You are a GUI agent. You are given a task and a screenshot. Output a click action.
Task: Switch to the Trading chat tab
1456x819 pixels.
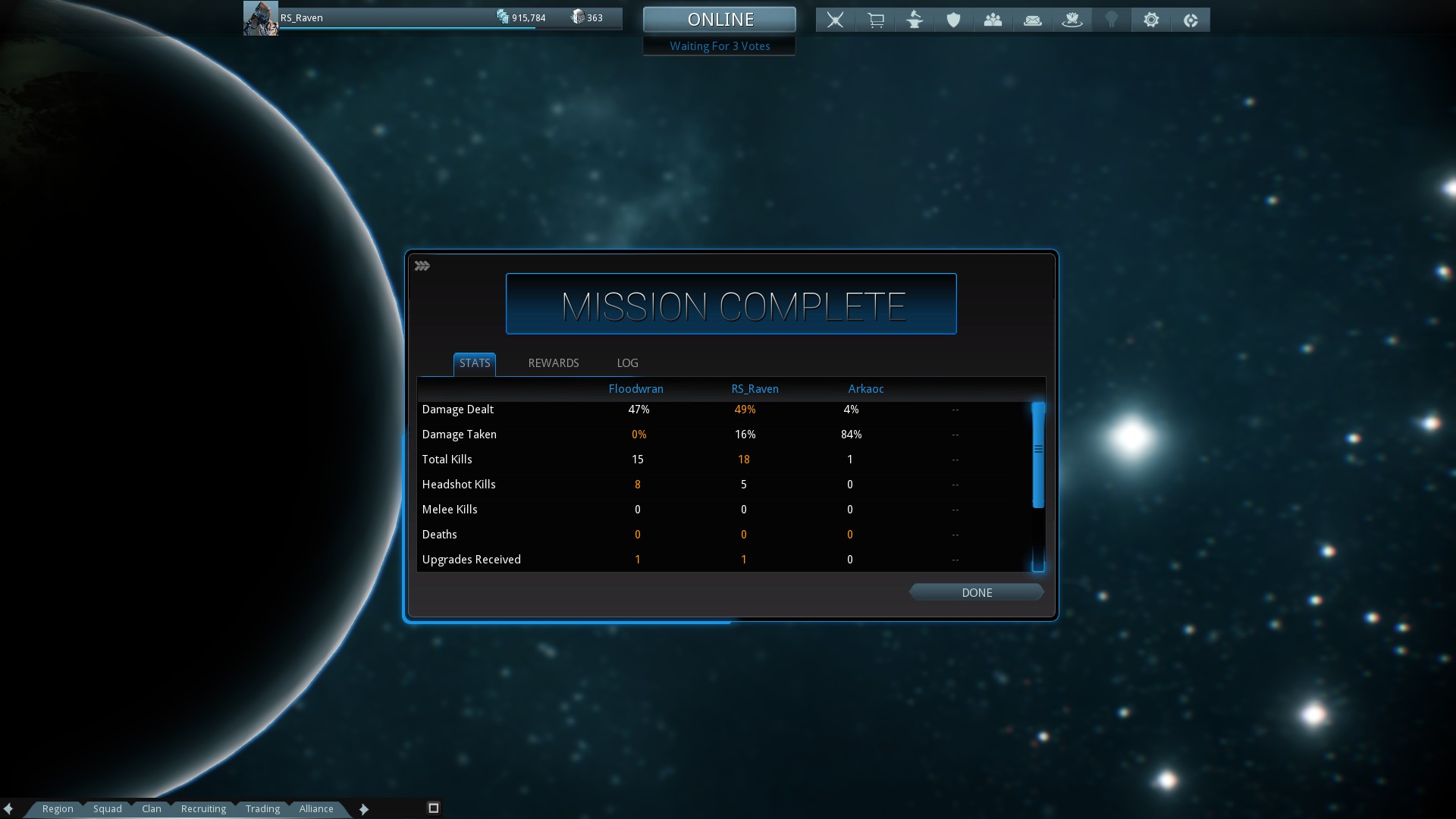pos(262,809)
